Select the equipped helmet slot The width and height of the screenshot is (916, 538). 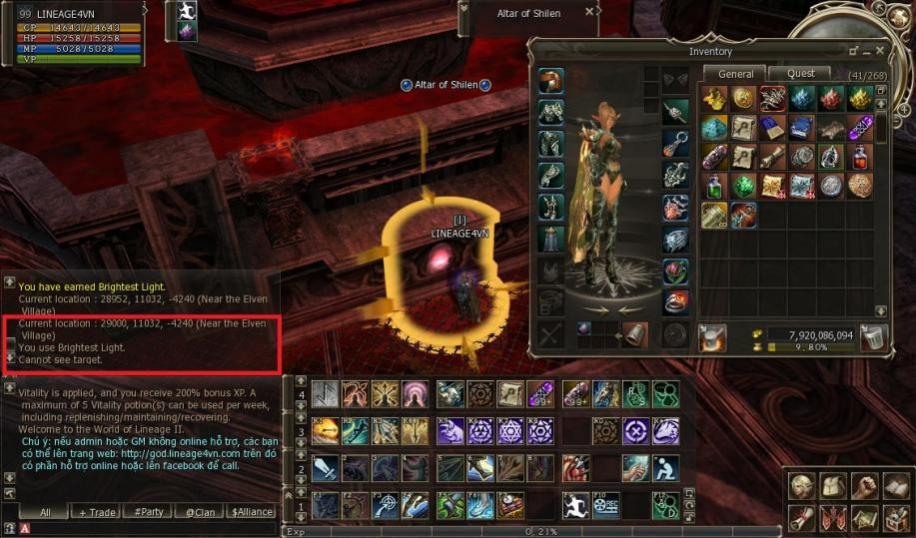551,81
